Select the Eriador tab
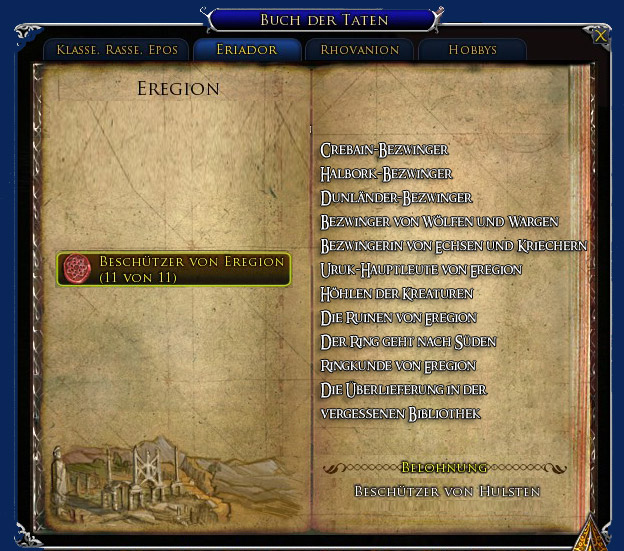 (247, 50)
